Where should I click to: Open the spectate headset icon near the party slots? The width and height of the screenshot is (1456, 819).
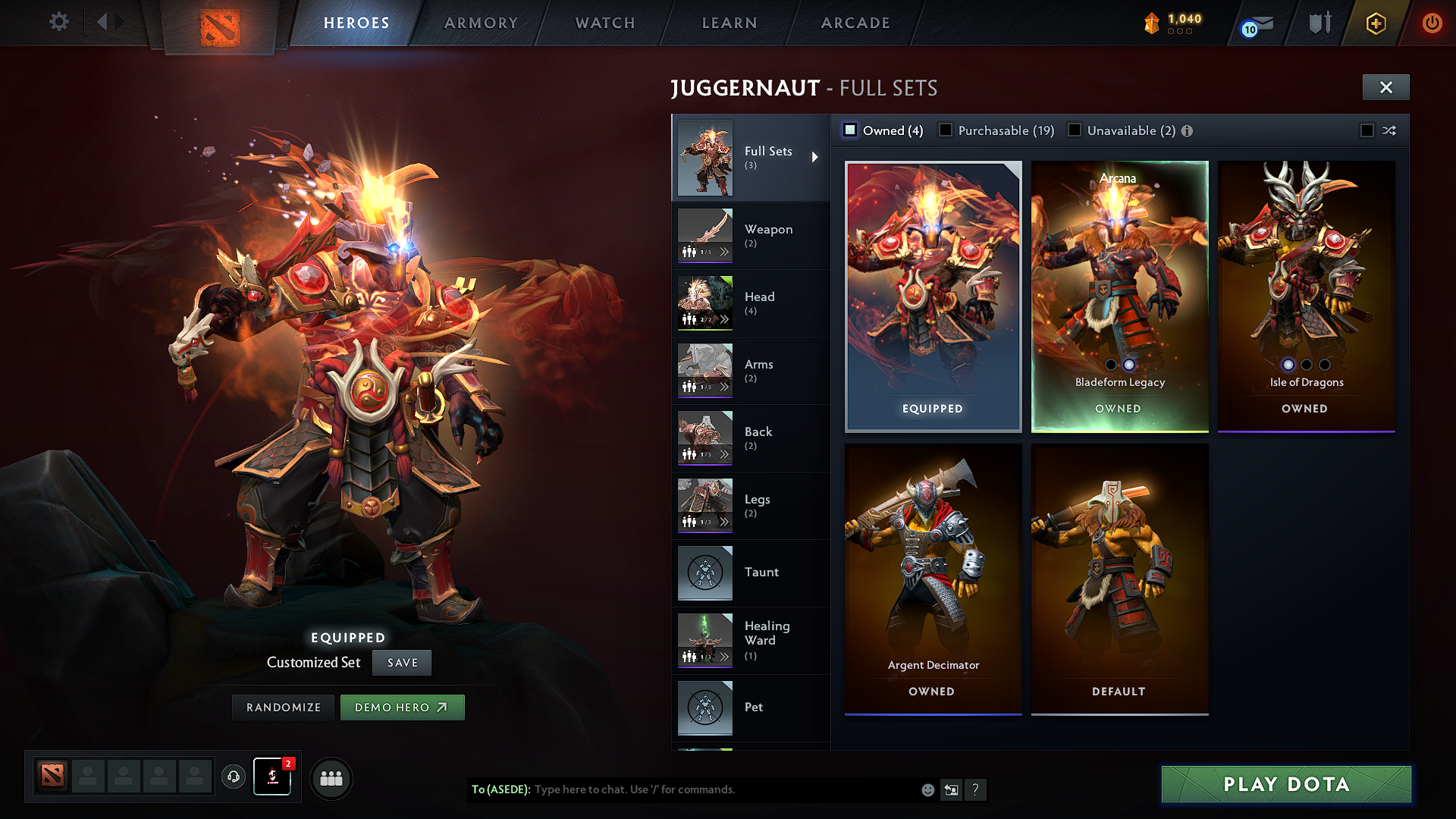[x=234, y=777]
